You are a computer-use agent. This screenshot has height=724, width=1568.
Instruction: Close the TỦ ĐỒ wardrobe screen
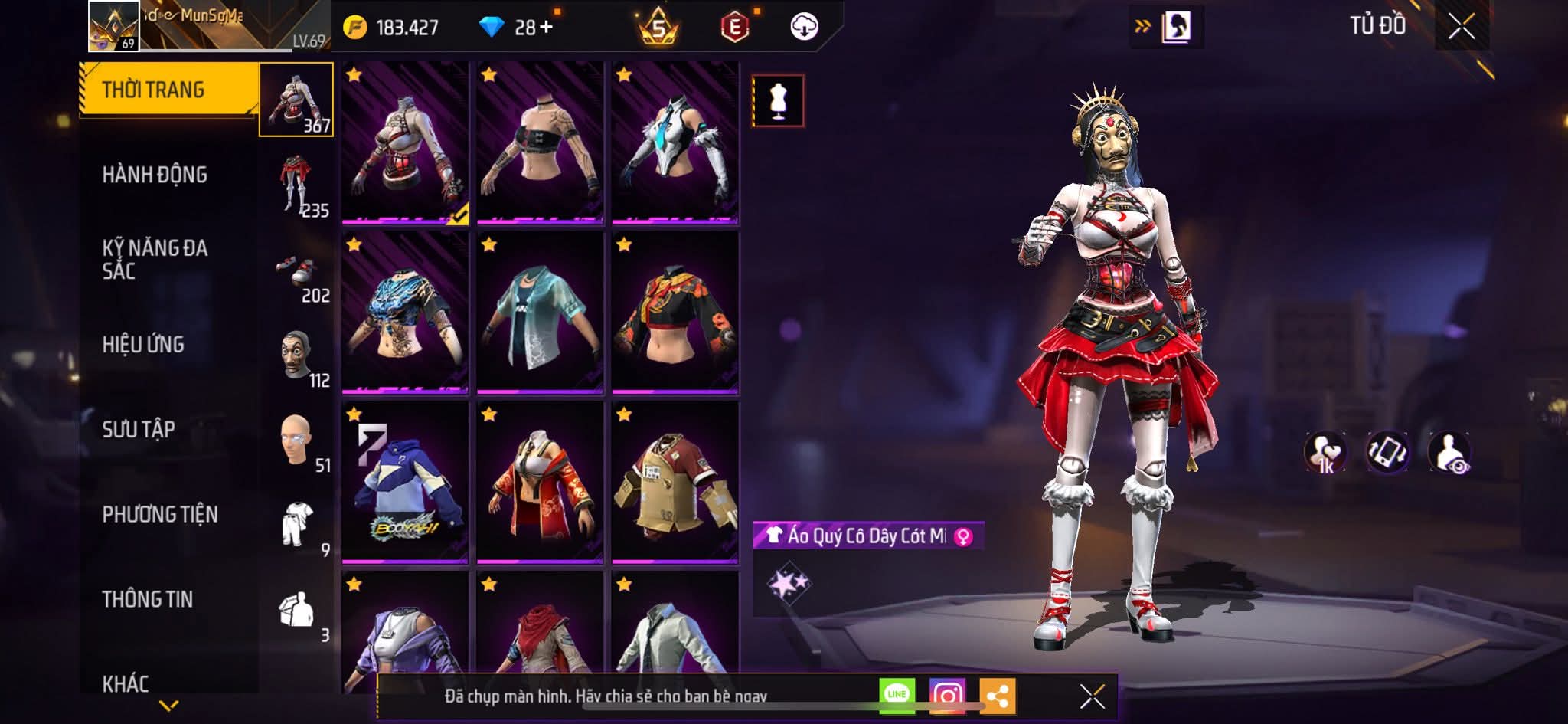(1461, 27)
